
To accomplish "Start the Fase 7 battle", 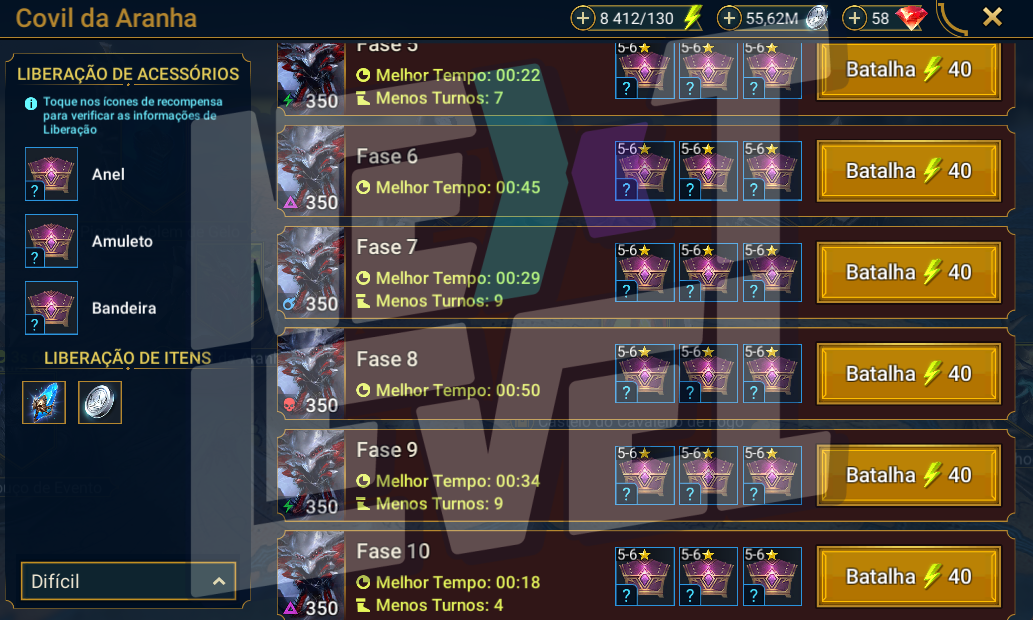I will pyautogui.click(x=908, y=272).
